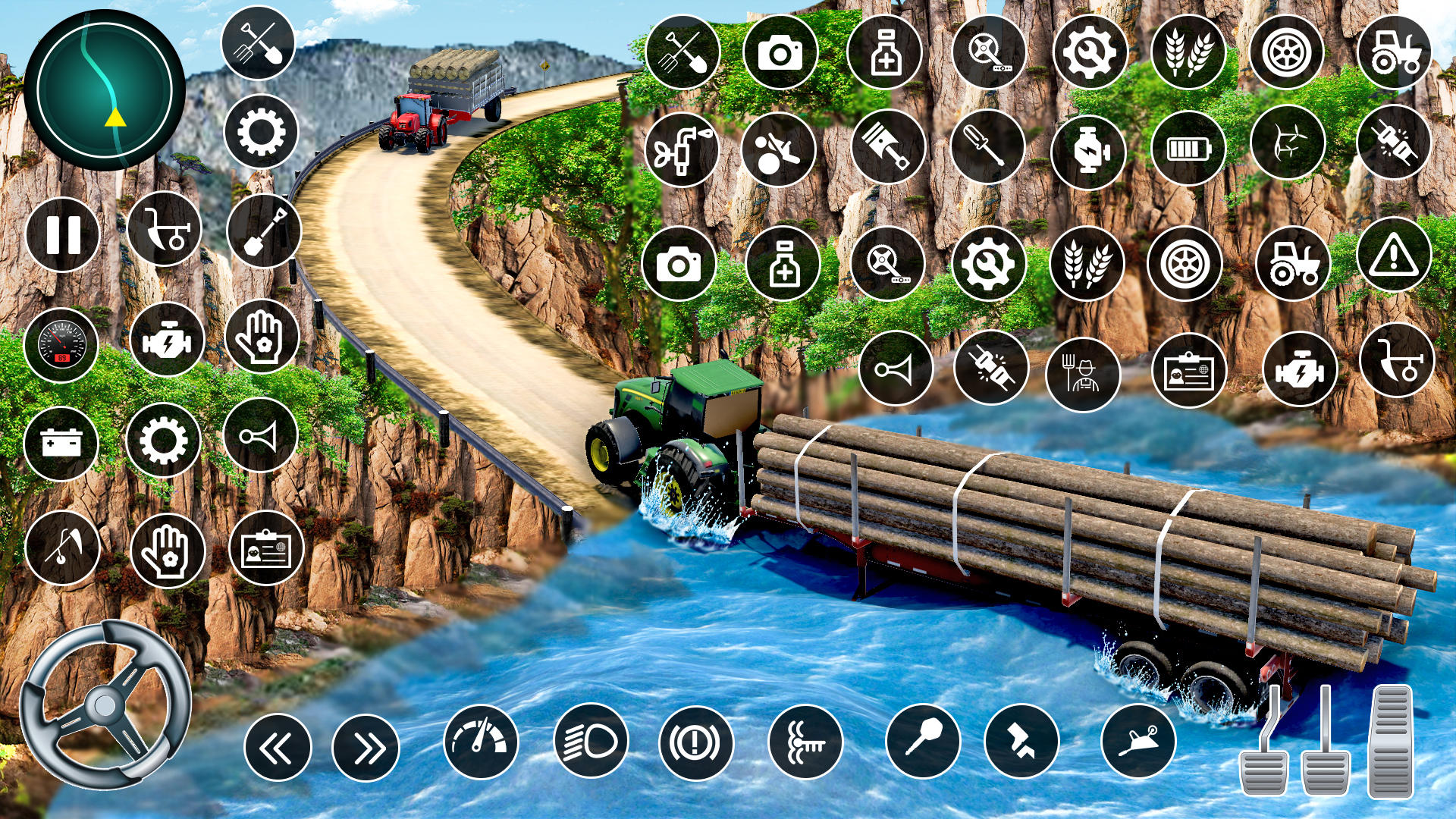Select the scythe tool icon
The height and width of the screenshot is (819, 1456).
62,548
